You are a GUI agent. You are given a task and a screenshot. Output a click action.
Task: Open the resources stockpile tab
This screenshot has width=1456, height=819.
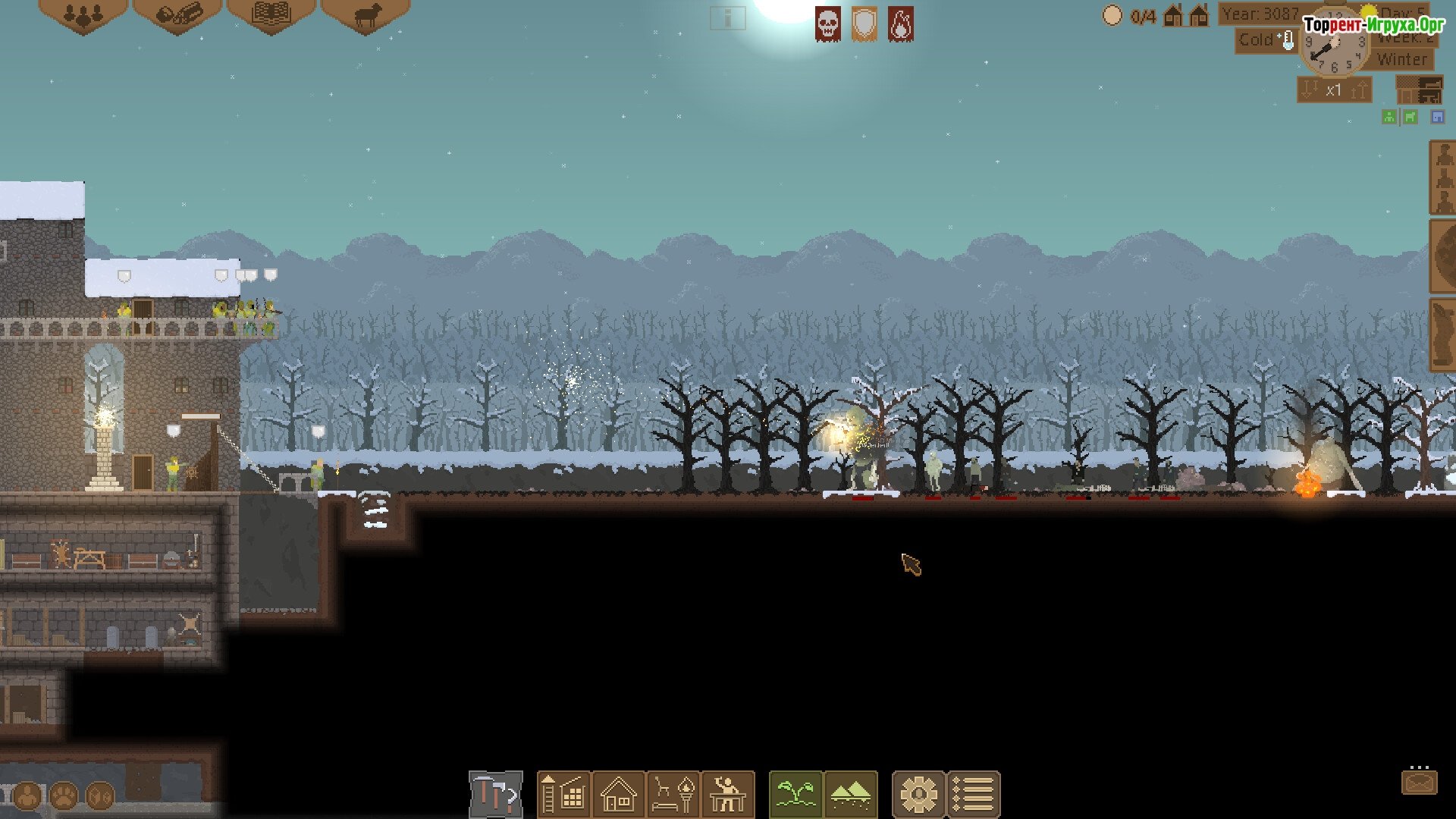177,15
